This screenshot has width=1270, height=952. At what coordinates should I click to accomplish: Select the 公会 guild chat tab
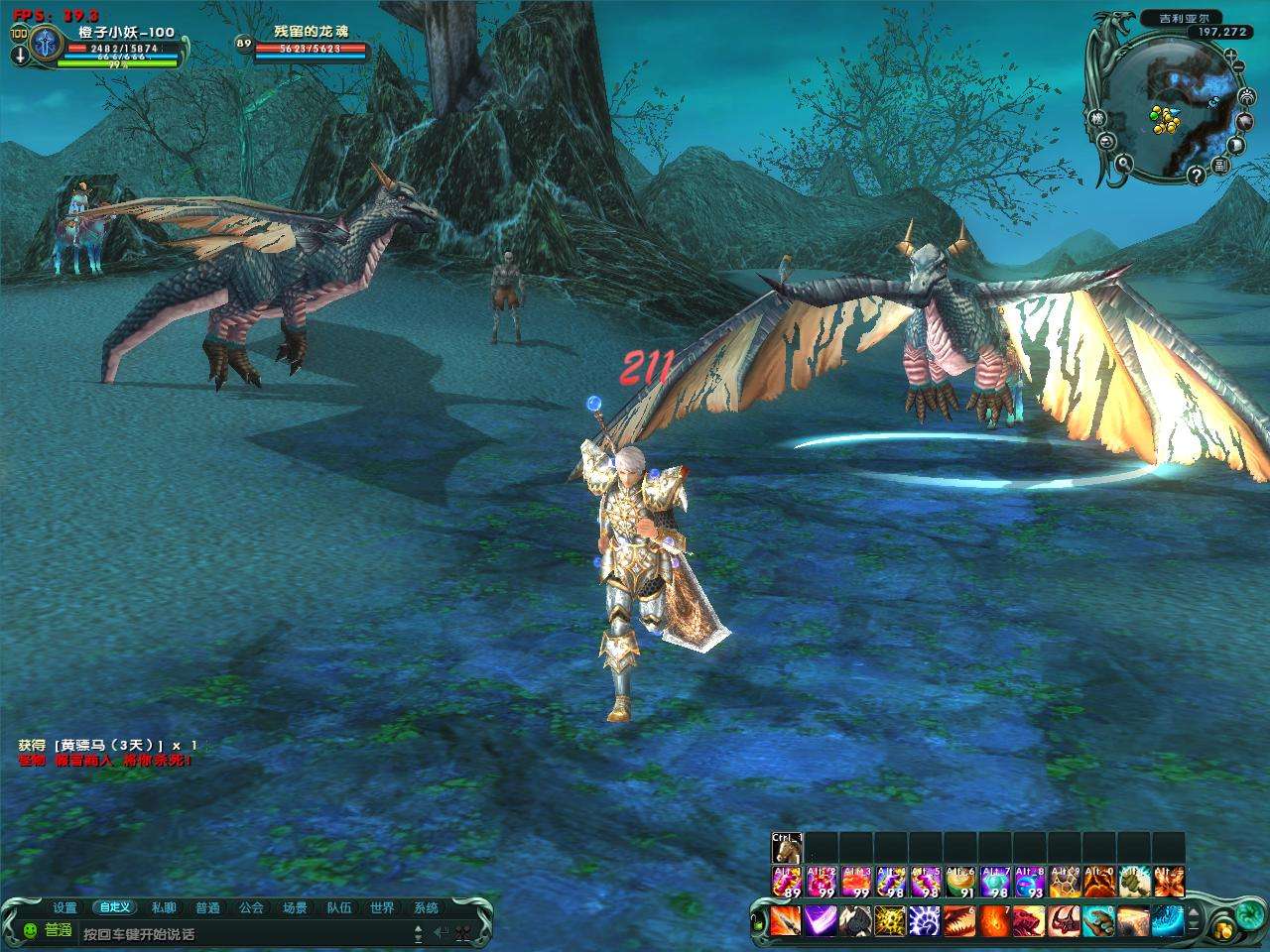click(x=252, y=907)
